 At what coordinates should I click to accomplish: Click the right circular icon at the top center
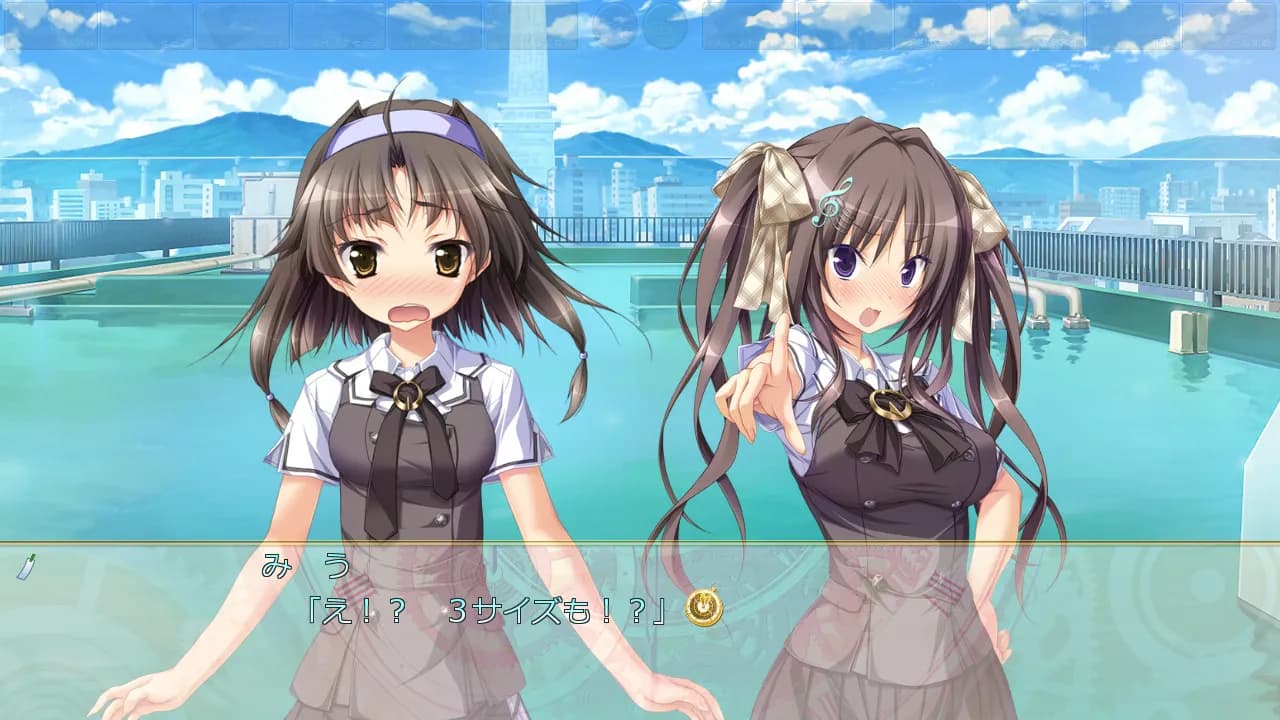(665, 27)
